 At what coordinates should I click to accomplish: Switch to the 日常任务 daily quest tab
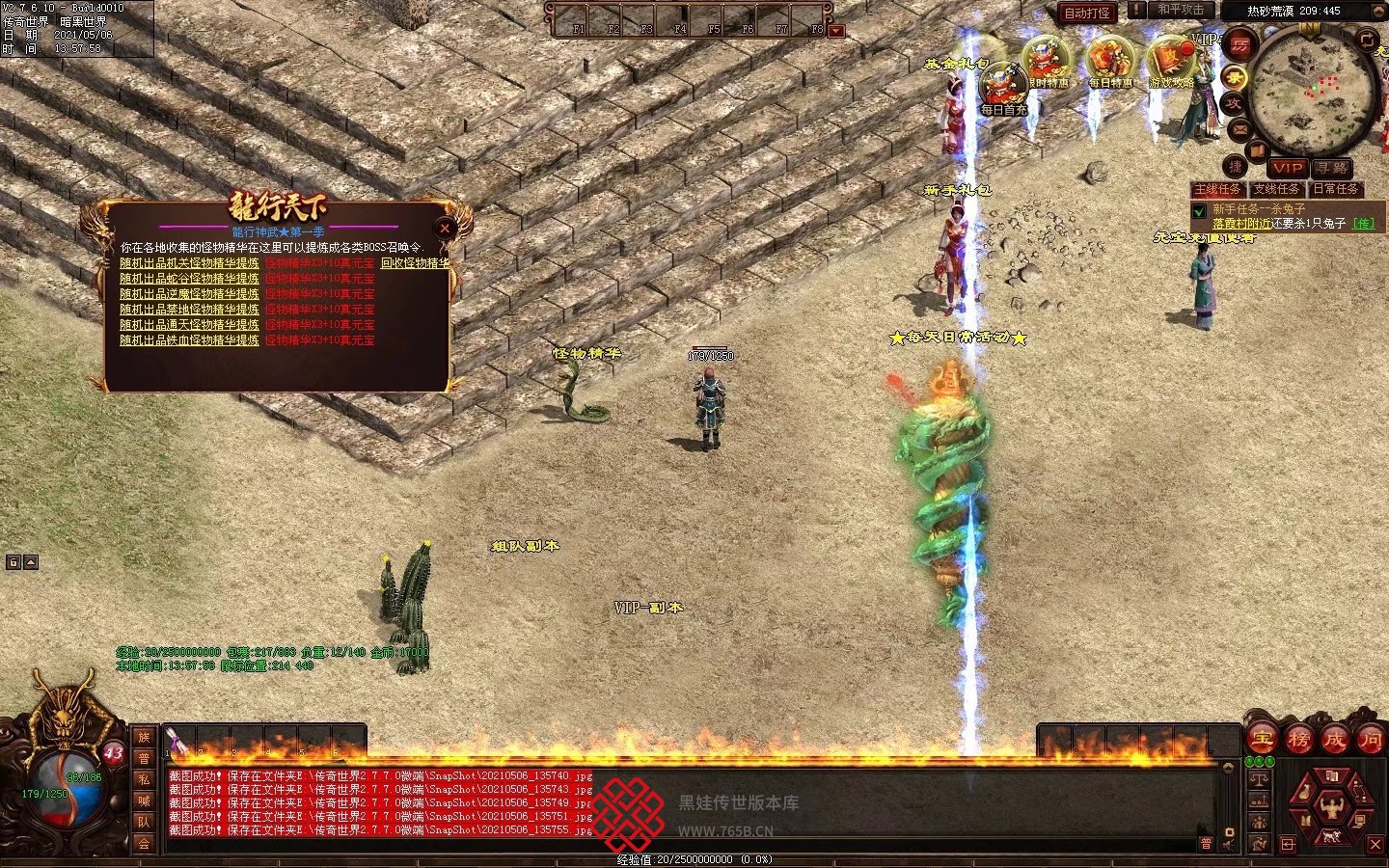tap(1335, 189)
